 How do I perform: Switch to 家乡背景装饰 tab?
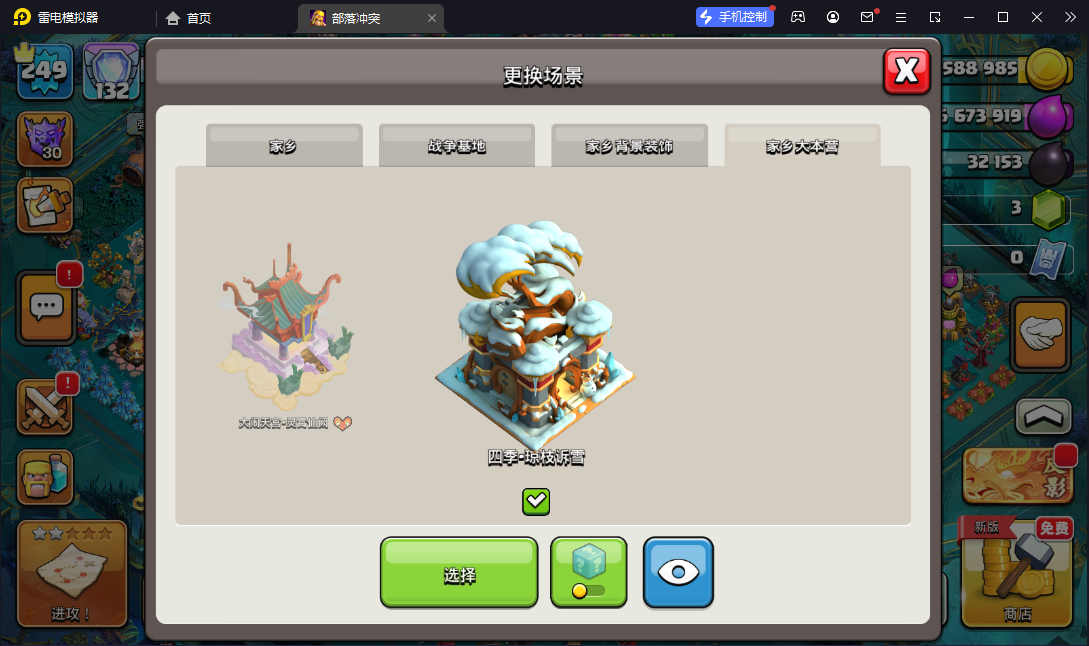(629, 146)
